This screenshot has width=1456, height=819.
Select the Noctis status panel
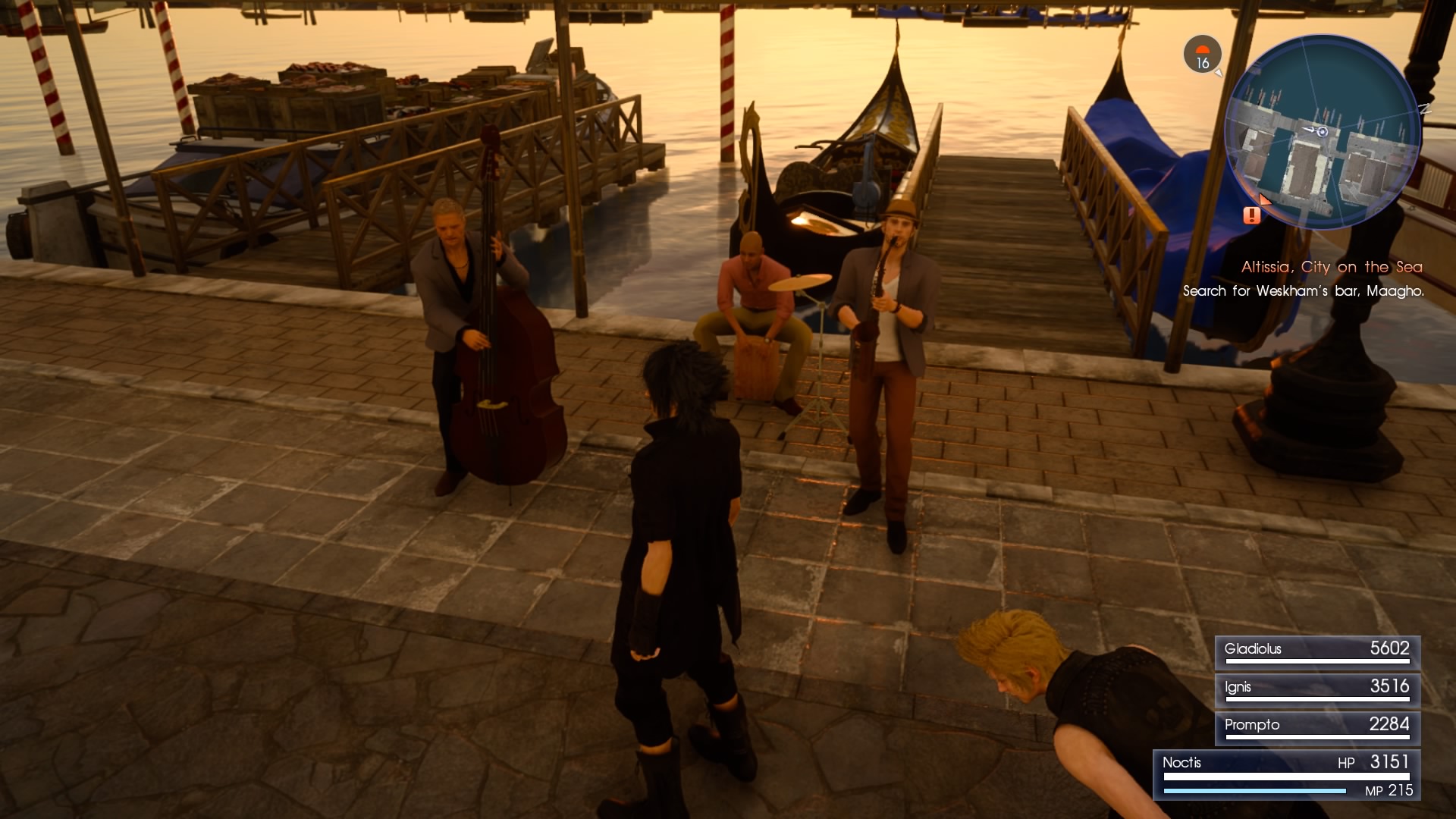pyautogui.click(x=1287, y=775)
